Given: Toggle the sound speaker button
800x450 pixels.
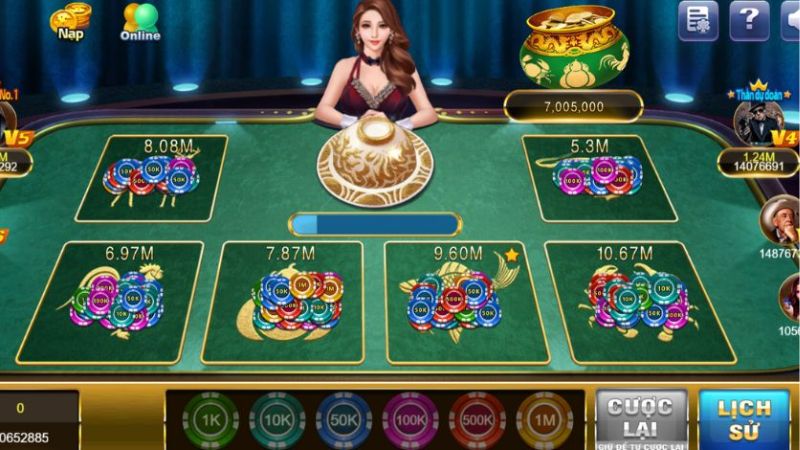Looking at the screenshot, I should pyautogui.click(x=791, y=20).
